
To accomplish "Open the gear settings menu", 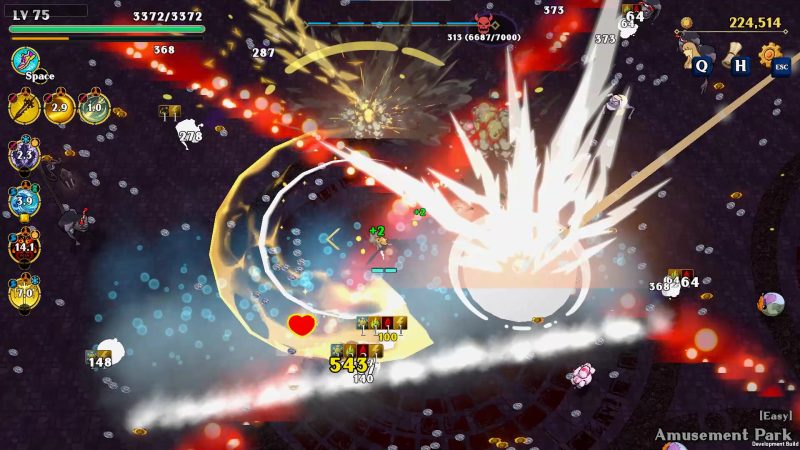I will pyautogui.click(x=770, y=54).
